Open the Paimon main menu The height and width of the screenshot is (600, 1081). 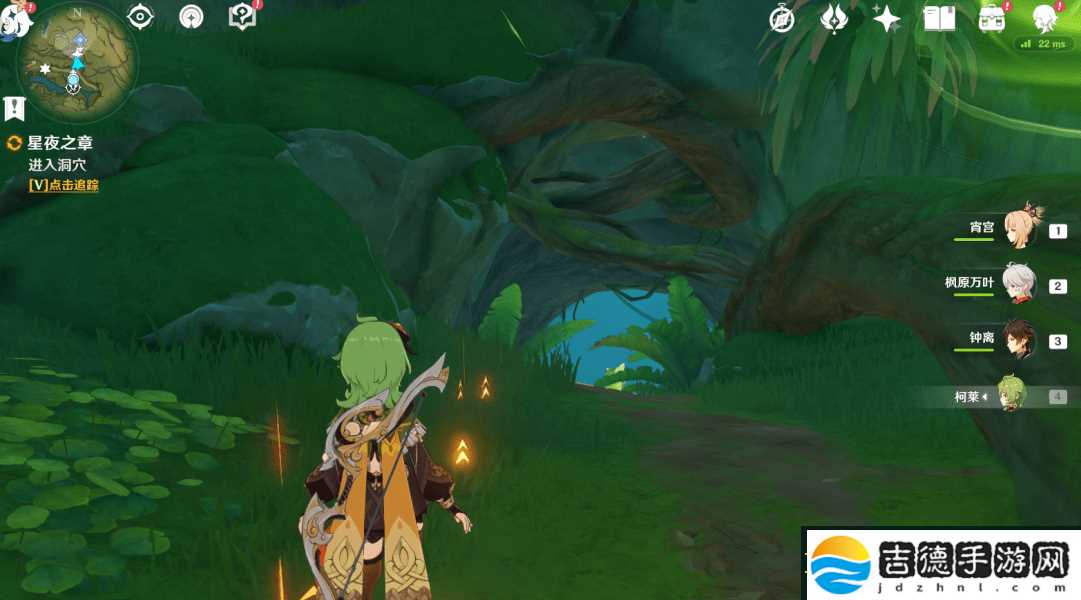click(x=14, y=20)
